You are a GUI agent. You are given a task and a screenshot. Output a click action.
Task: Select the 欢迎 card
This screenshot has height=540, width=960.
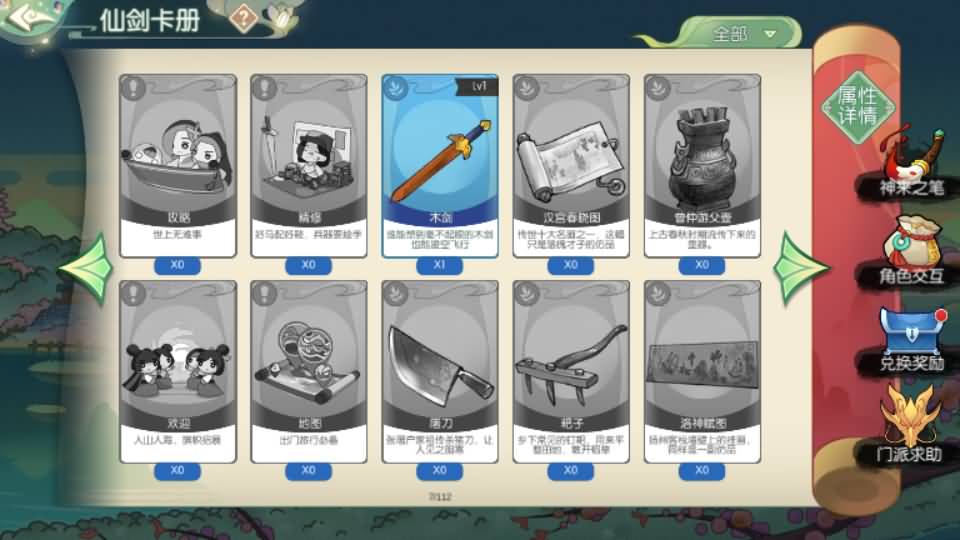[x=178, y=370]
